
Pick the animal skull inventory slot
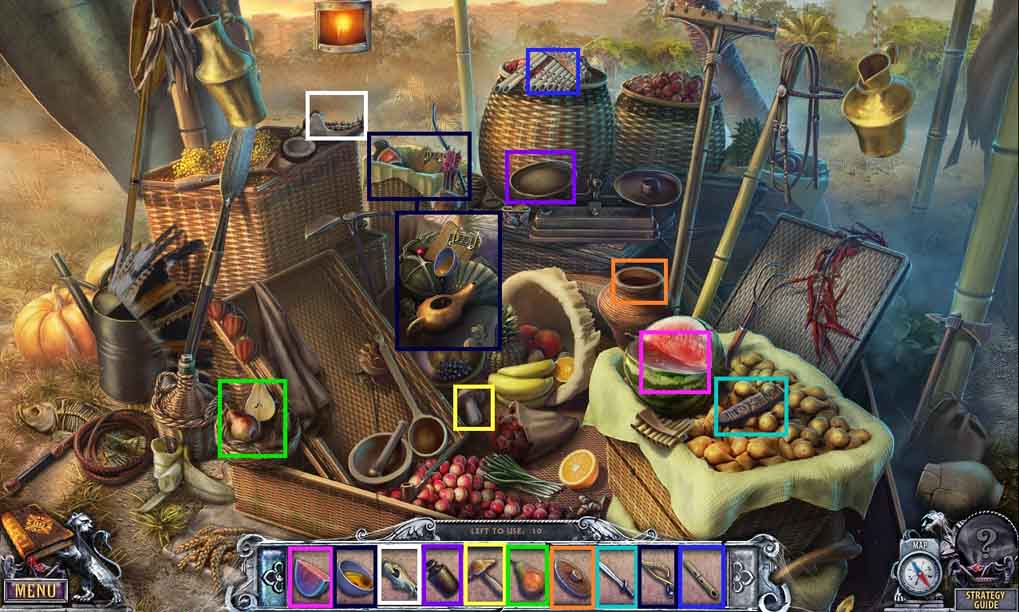point(399,576)
